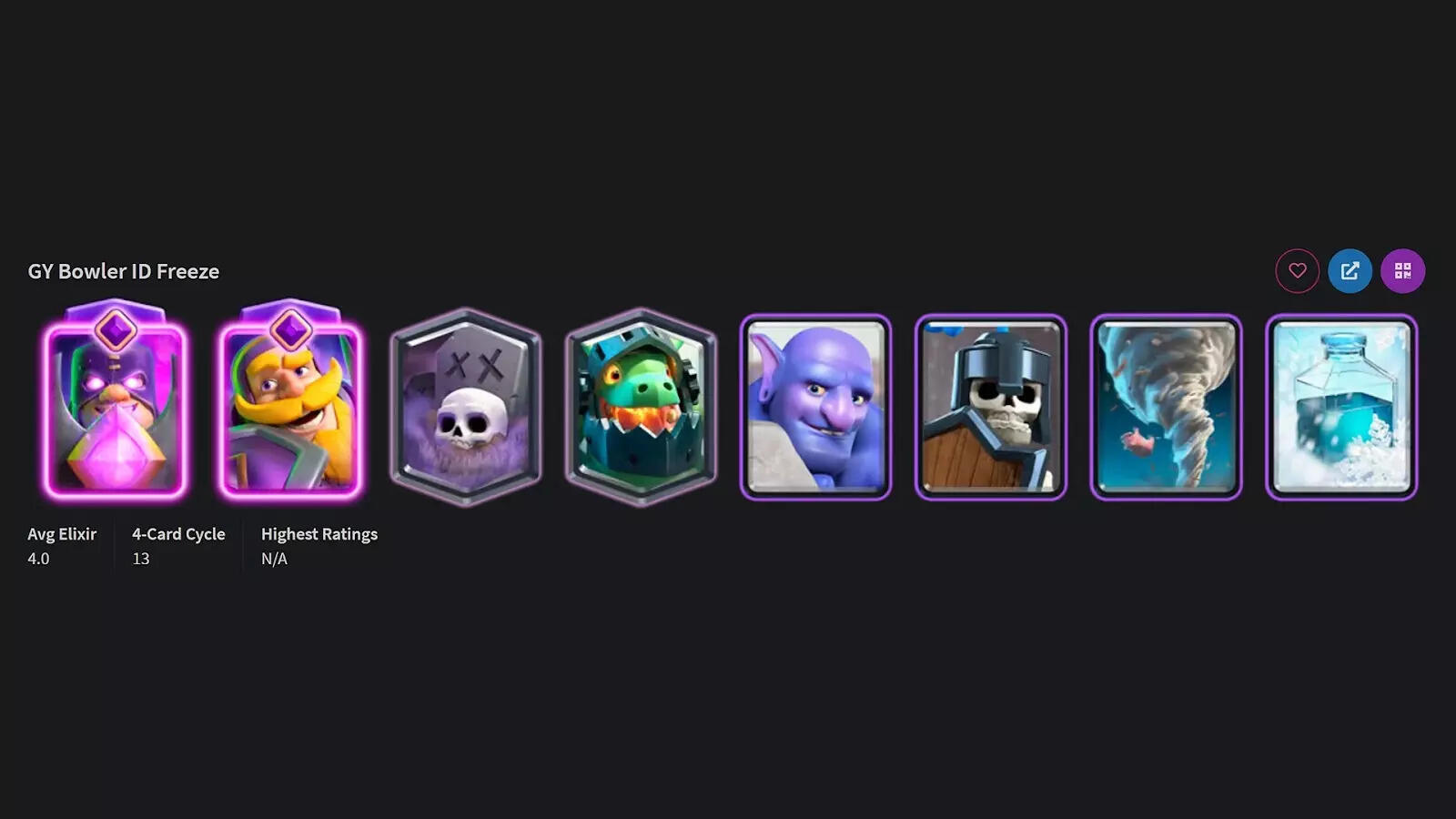
Task: Open the Tornado spell card
Action: click(x=1164, y=407)
